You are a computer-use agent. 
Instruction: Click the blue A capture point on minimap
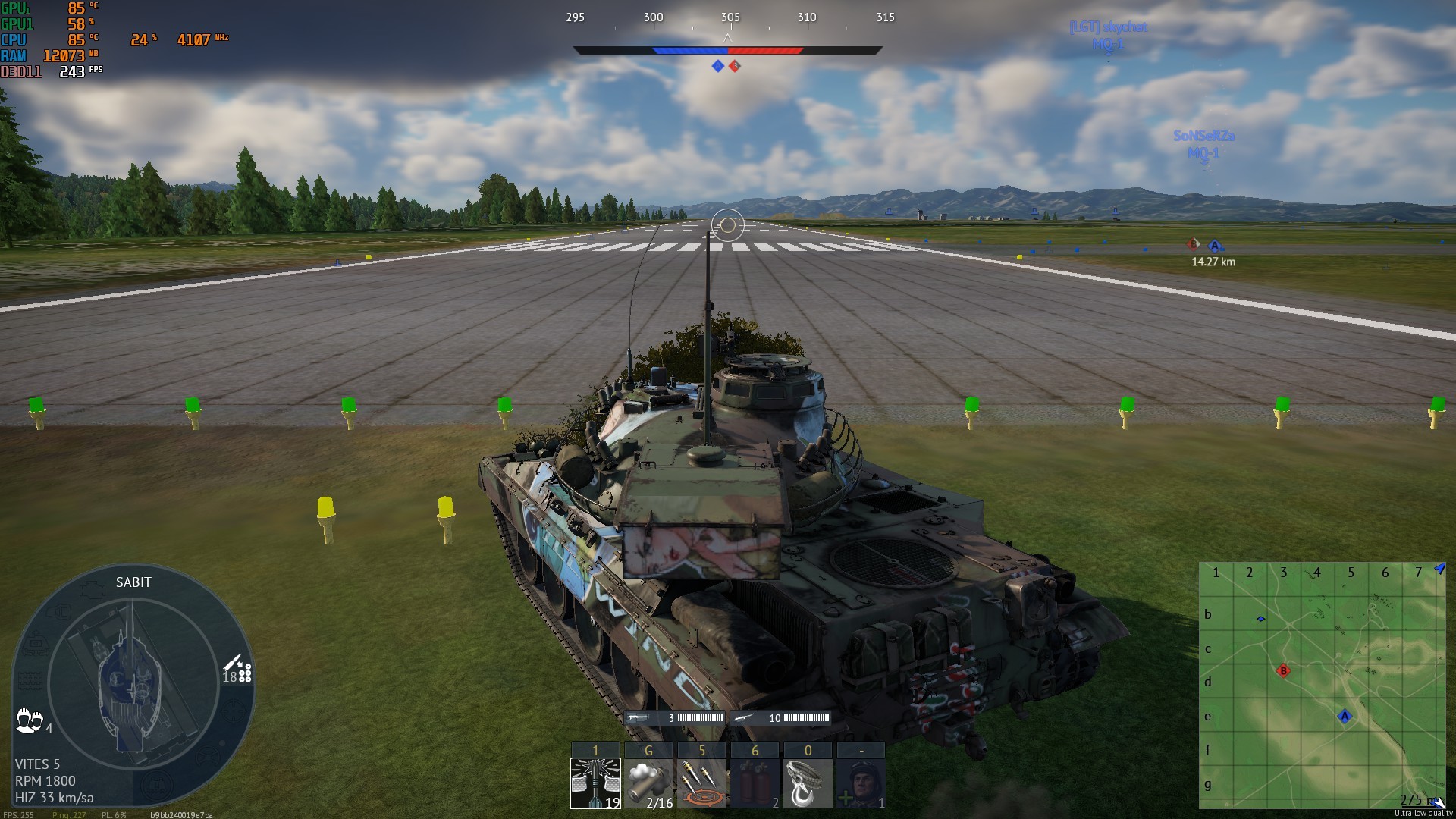click(1345, 717)
